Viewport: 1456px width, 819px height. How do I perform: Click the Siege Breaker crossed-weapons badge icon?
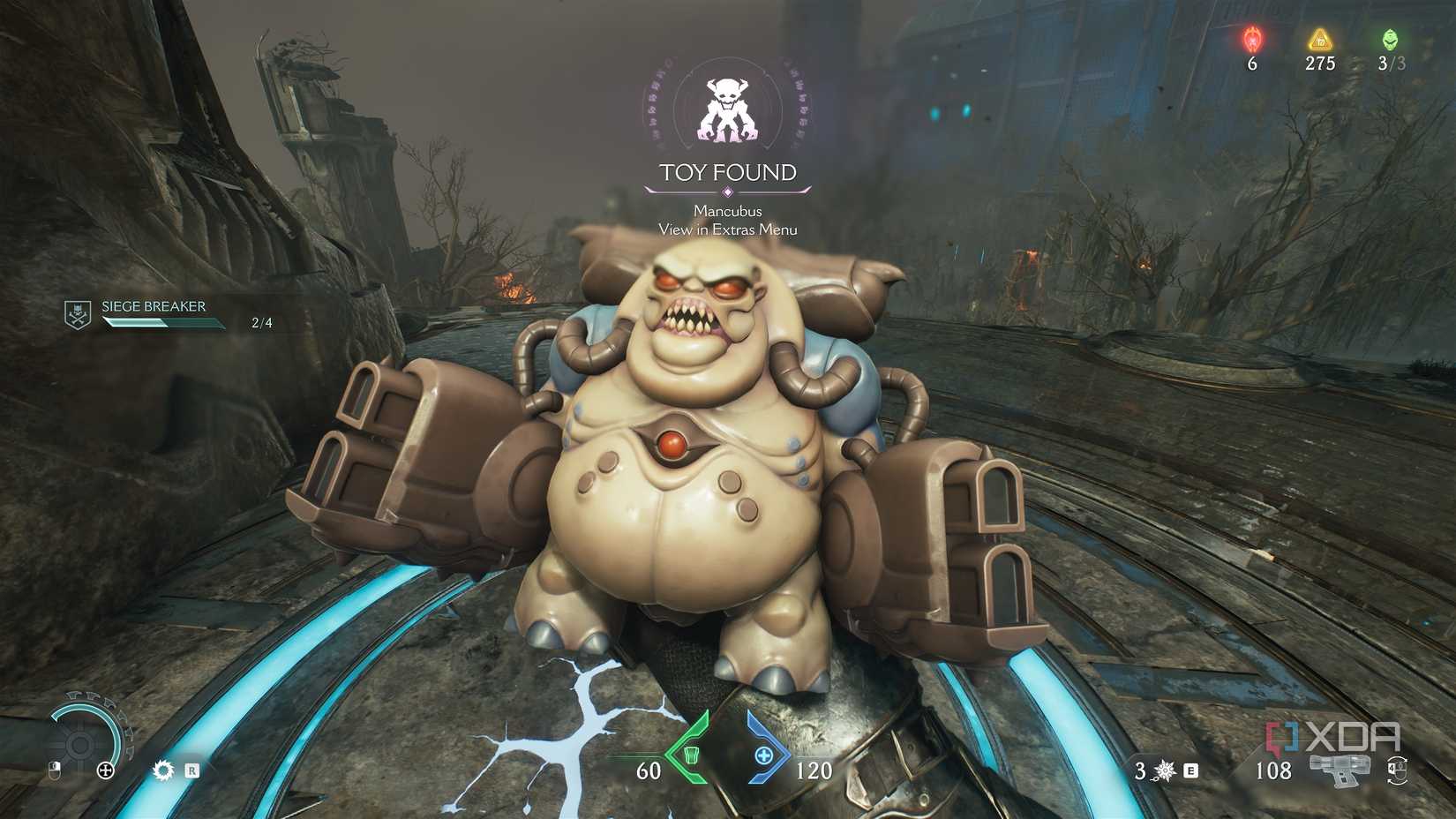(x=78, y=313)
